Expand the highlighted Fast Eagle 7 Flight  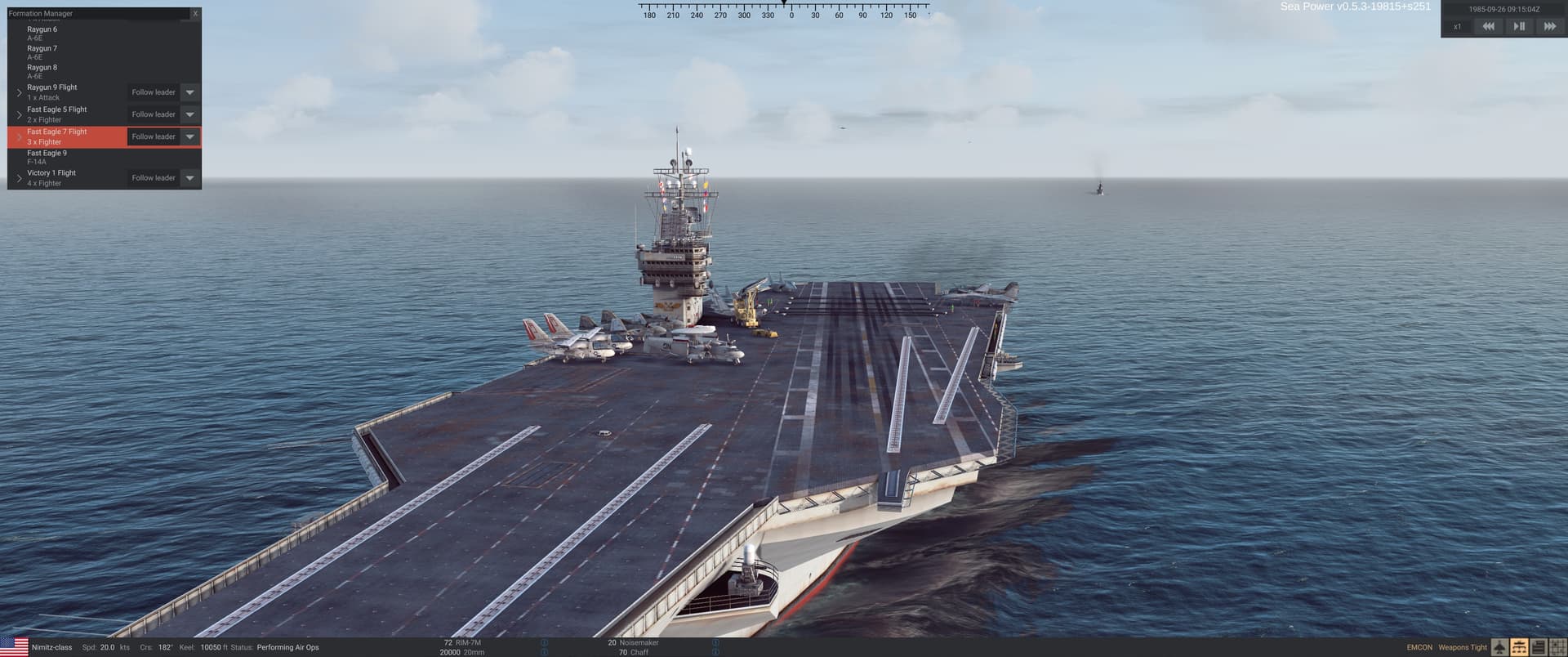pos(20,136)
